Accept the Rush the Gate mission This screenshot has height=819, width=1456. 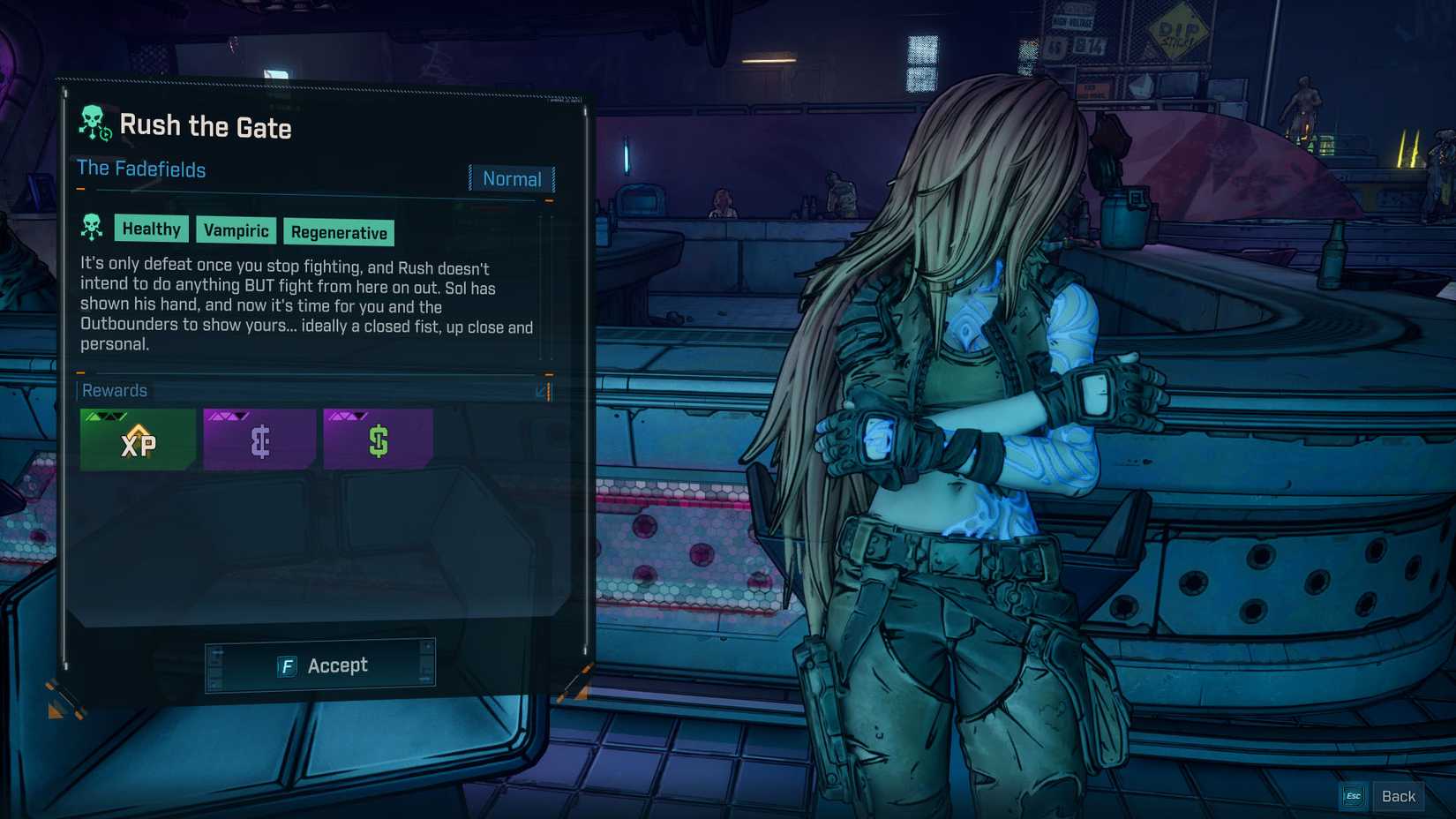pos(320,666)
